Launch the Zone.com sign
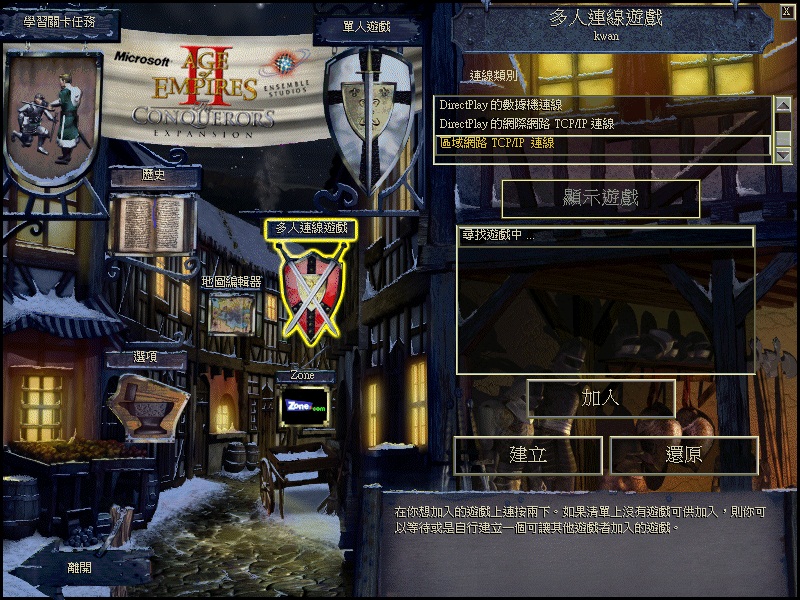This screenshot has width=800, height=600. 305,407
